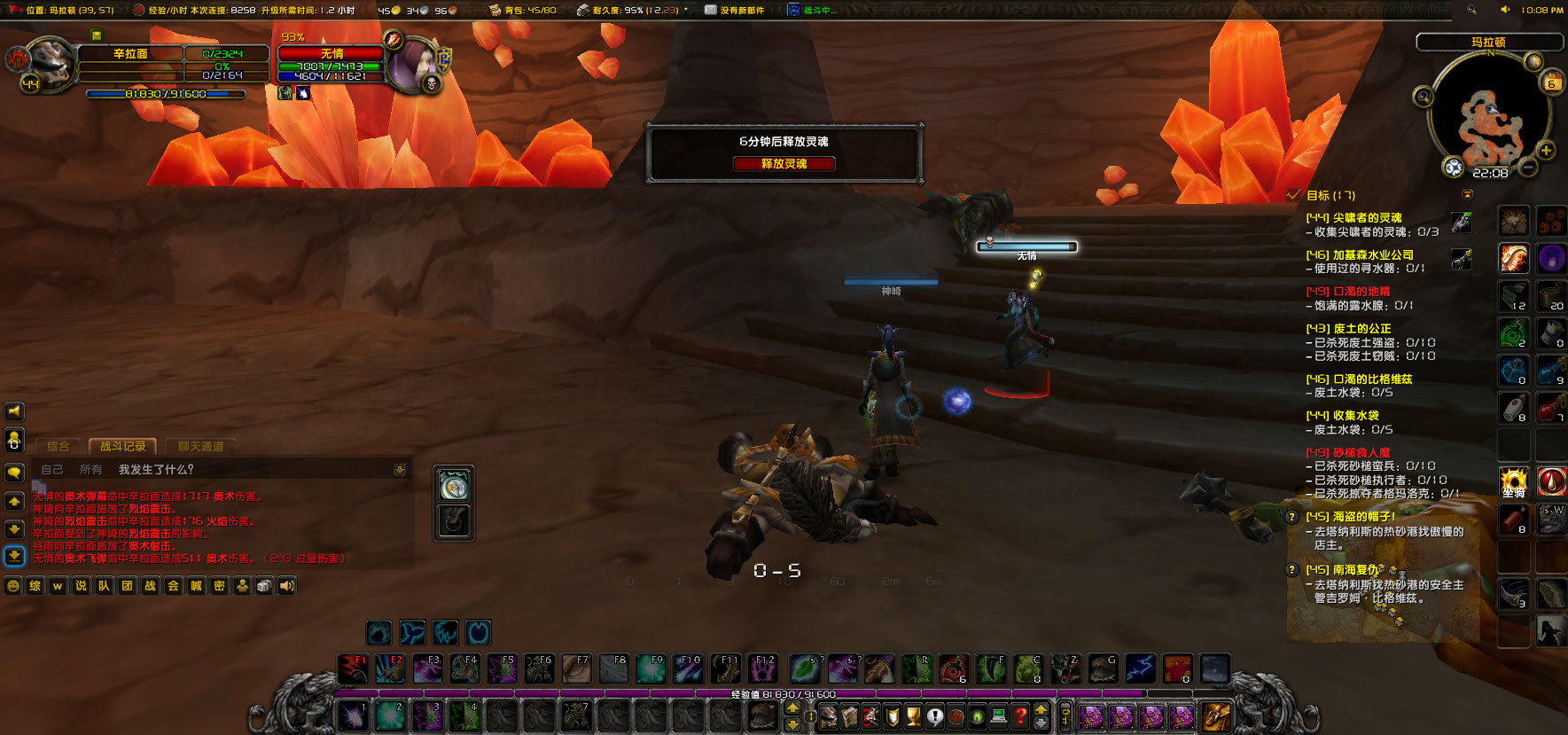Image resolution: width=1568 pixels, height=735 pixels.
Task: Open the emote menu smiley button
Action: pyautogui.click(x=12, y=585)
